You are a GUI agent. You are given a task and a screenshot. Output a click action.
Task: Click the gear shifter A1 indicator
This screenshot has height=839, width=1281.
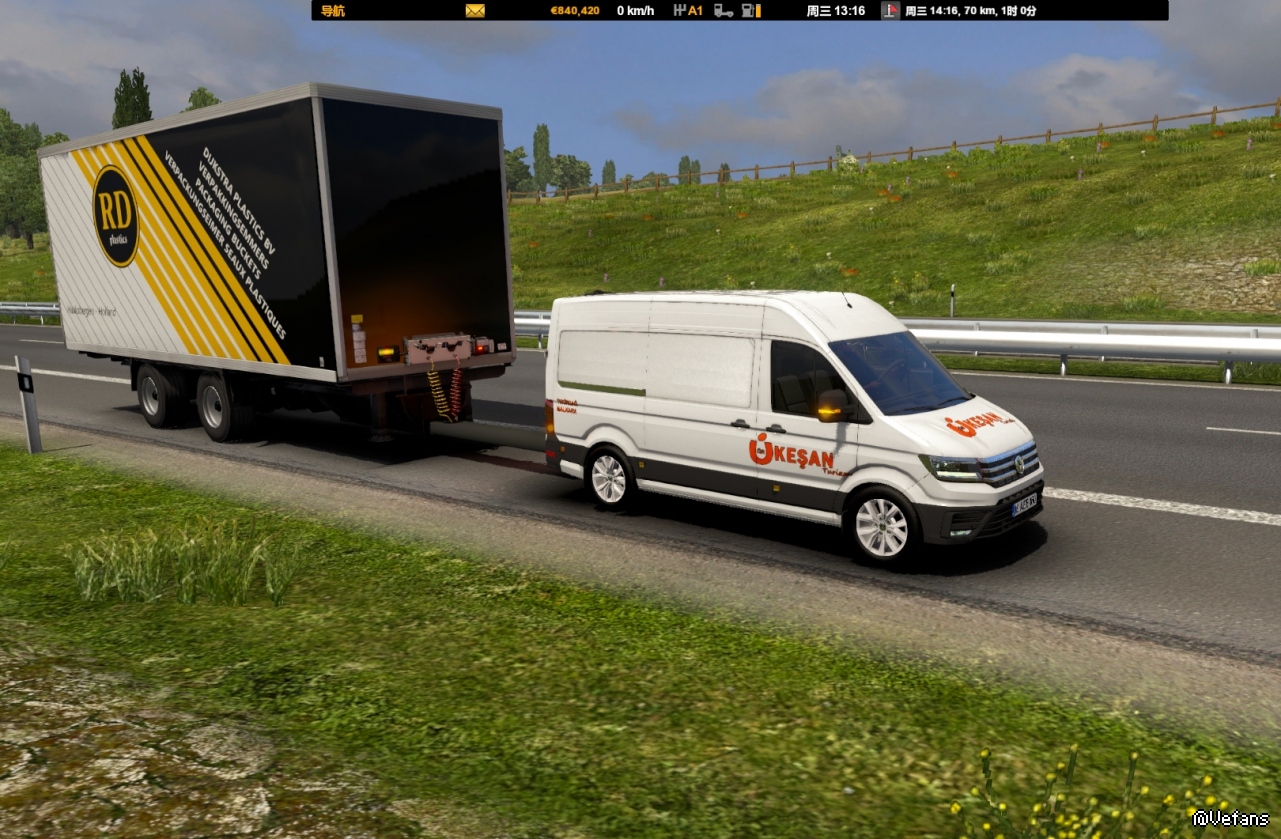click(688, 11)
